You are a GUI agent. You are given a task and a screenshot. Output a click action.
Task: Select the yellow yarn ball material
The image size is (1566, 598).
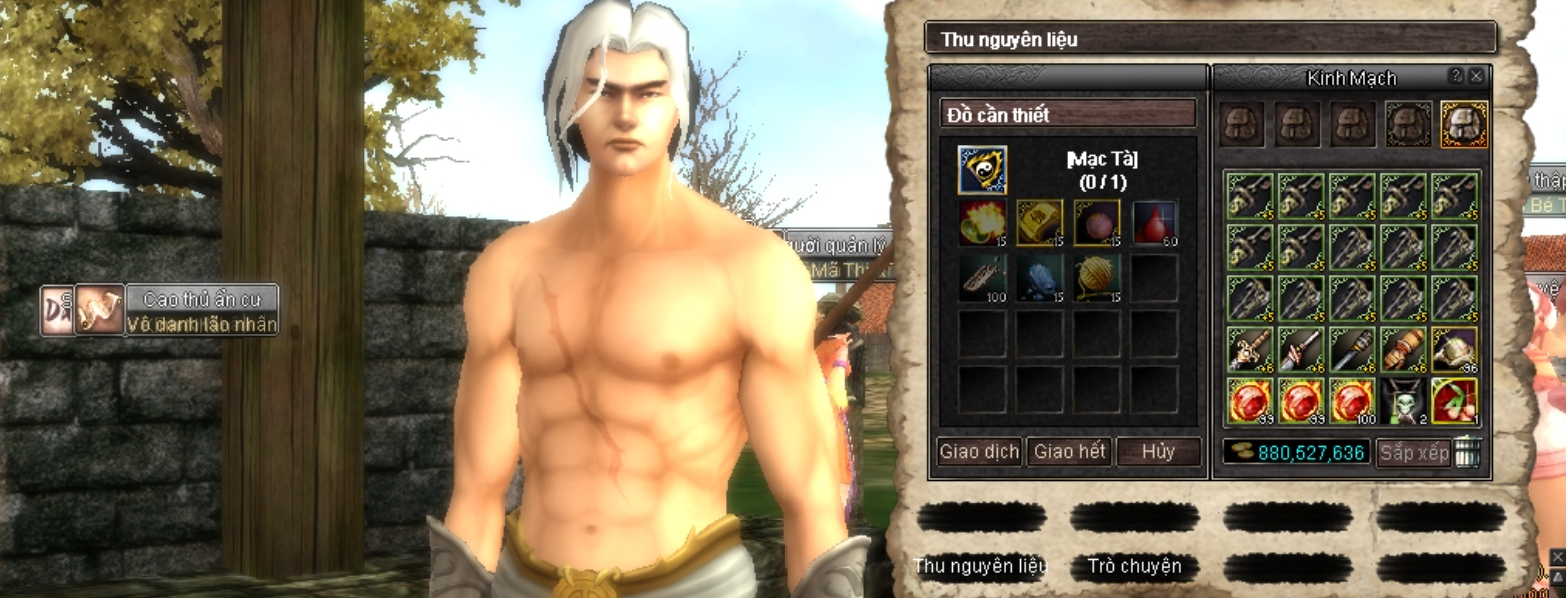[x=1097, y=277]
